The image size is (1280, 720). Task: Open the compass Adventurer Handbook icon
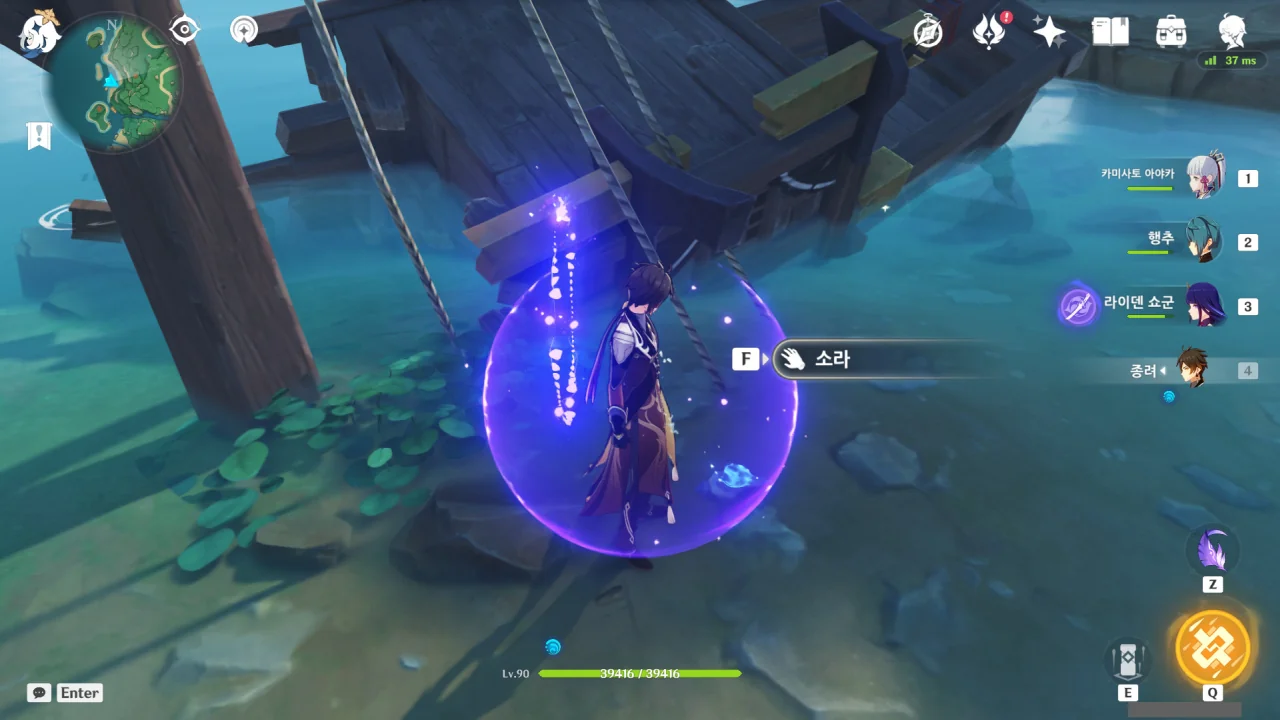click(x=928, y=32)
